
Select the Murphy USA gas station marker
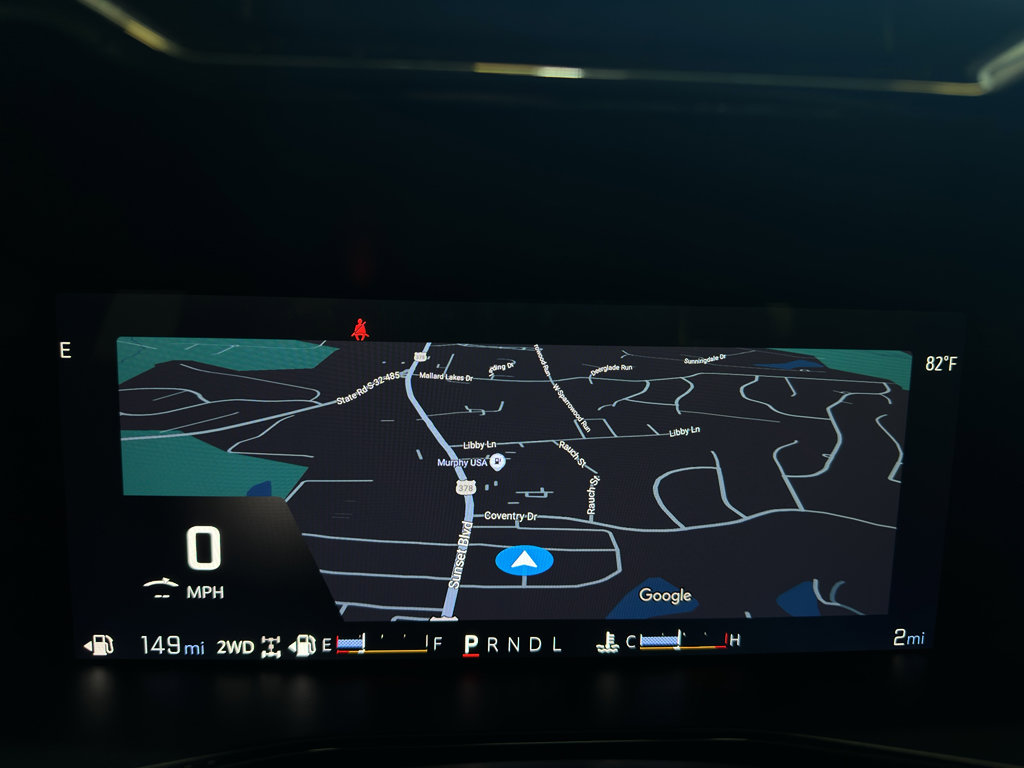497,462
